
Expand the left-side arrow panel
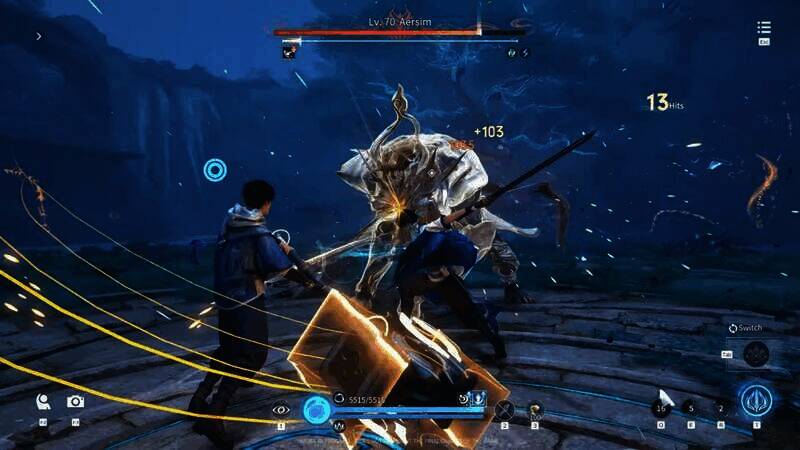(39, 36)
